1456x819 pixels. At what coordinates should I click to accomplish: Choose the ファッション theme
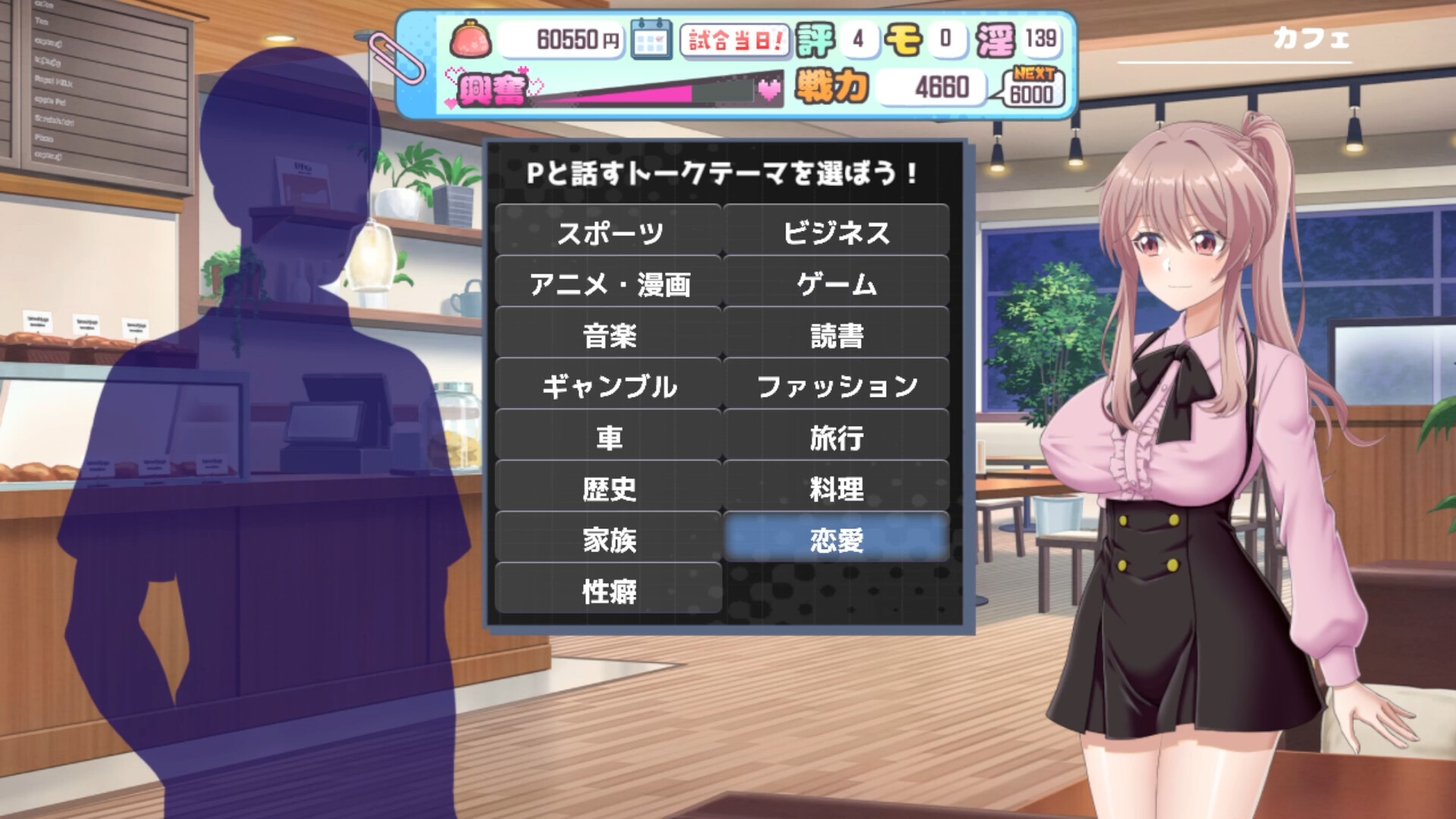click(x=836, y=386)
